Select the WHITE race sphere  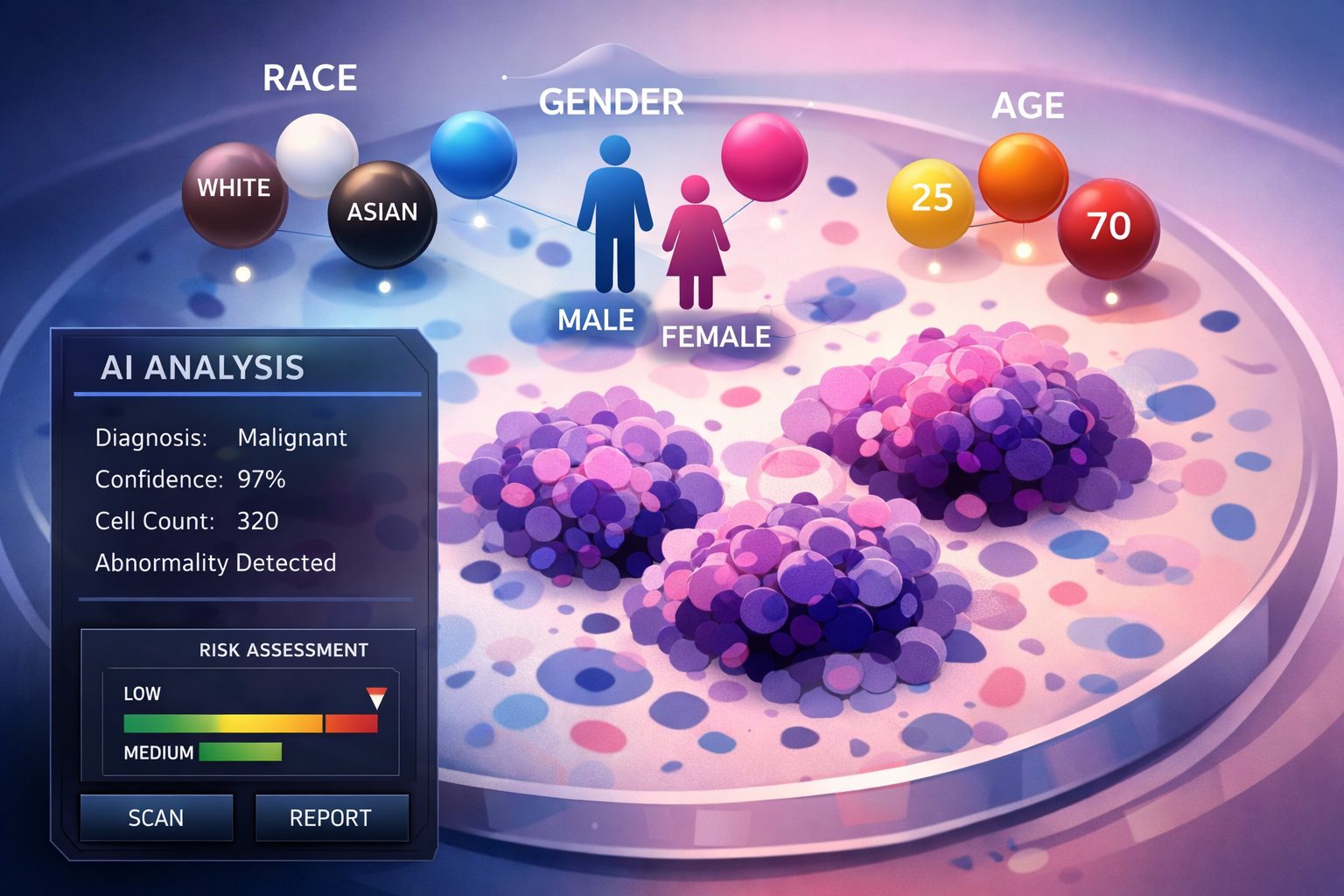click(x=234, y=194)
